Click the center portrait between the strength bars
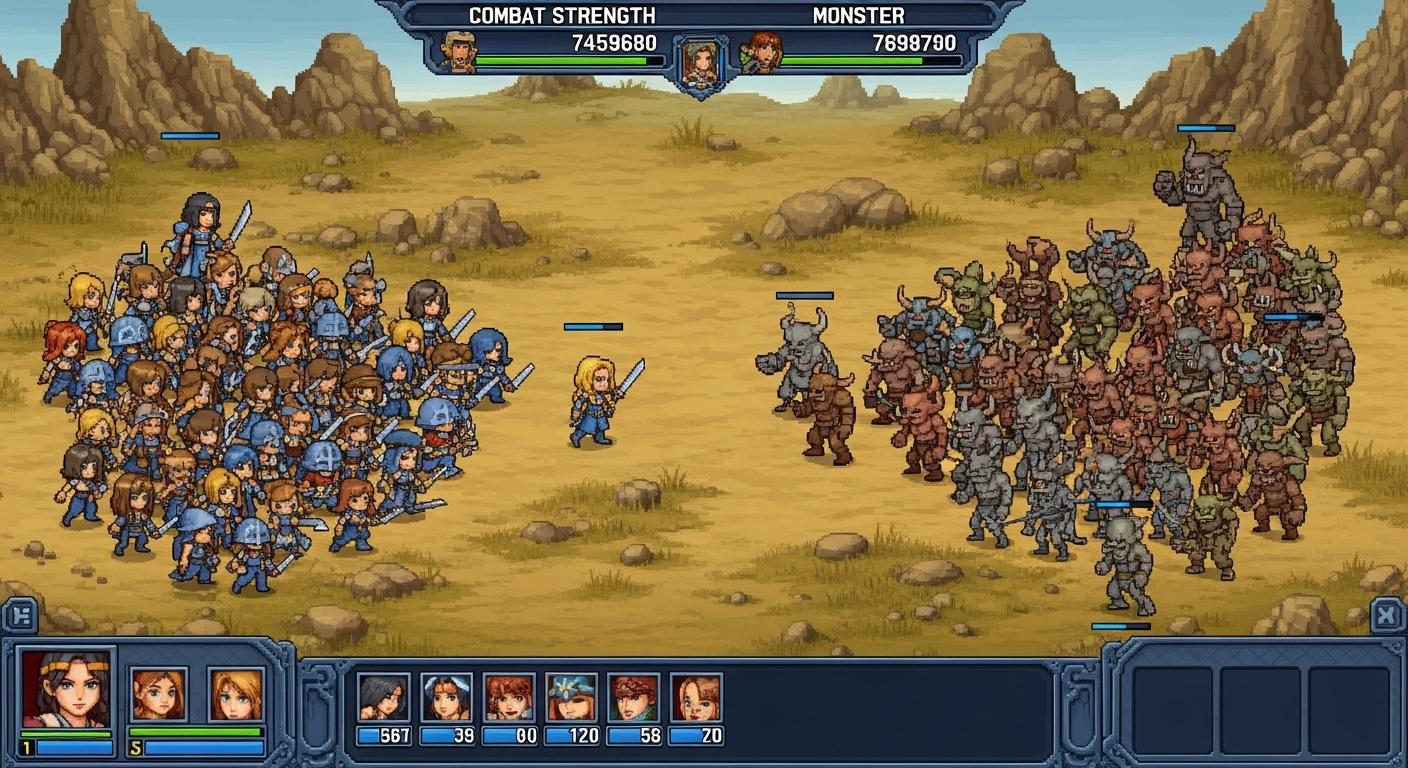1408x768 pixels. [700, 62]
